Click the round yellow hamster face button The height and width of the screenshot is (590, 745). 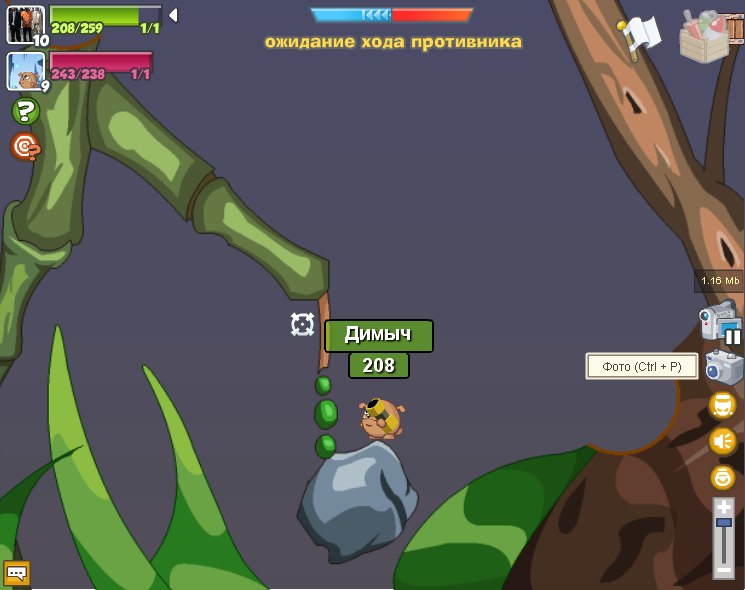click(x=722, y=405)
